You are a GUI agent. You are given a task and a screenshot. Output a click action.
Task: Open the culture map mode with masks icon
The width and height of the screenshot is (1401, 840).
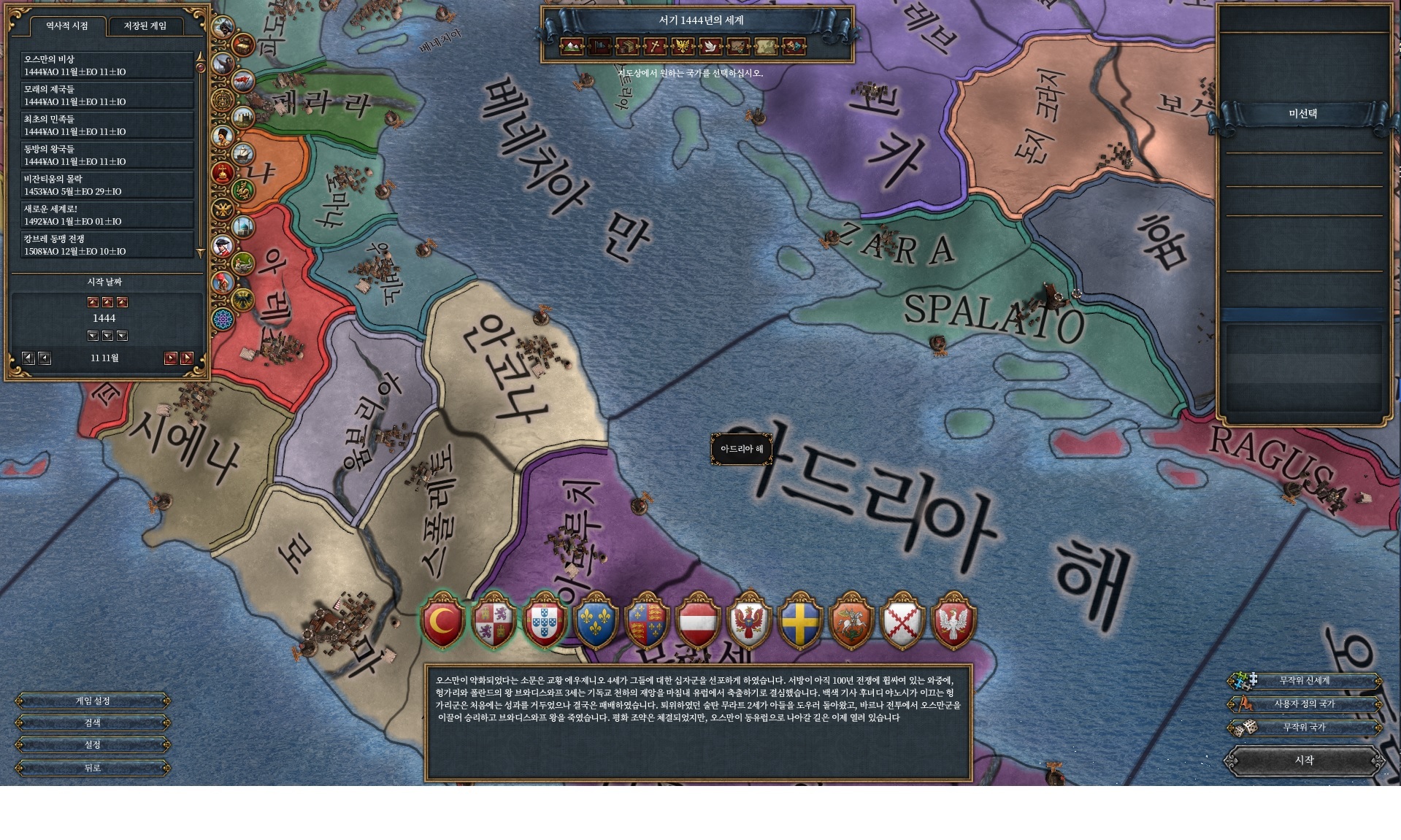792,47
